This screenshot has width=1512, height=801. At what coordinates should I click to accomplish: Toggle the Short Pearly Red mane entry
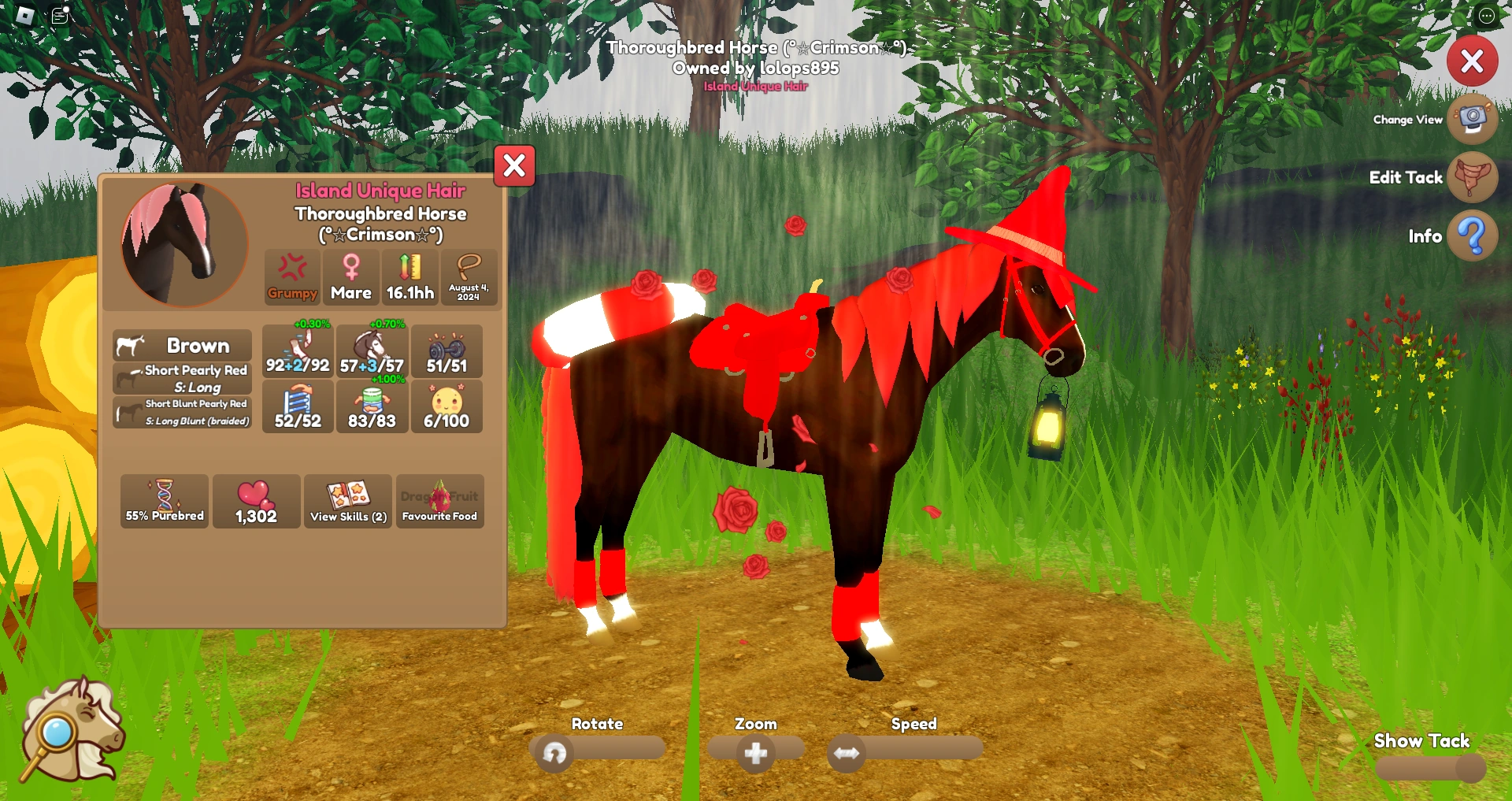(x=181, y=378)
